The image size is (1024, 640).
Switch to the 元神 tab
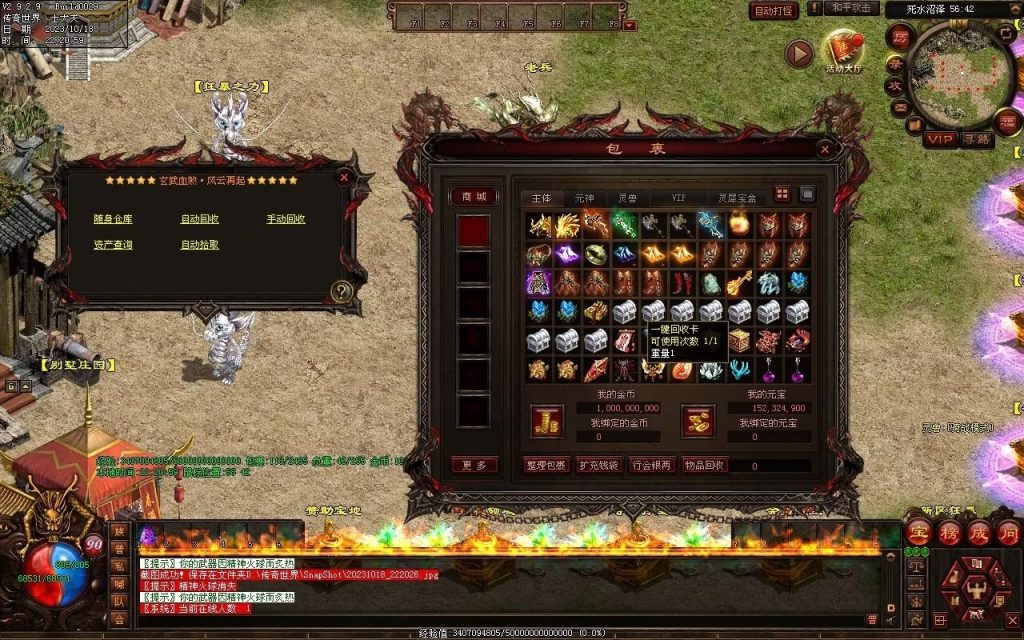click(584, 198)
